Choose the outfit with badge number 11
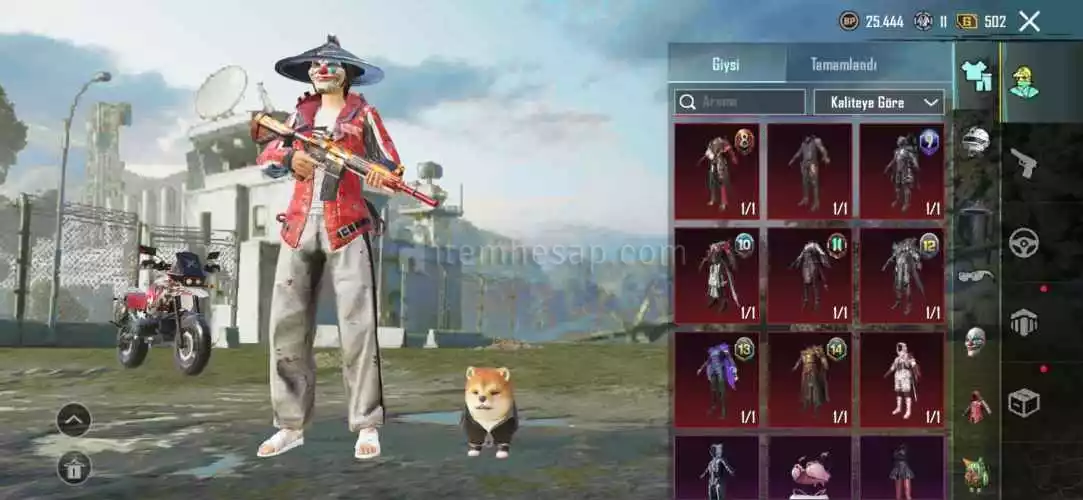1083x500 pixels. coord(810,275)
